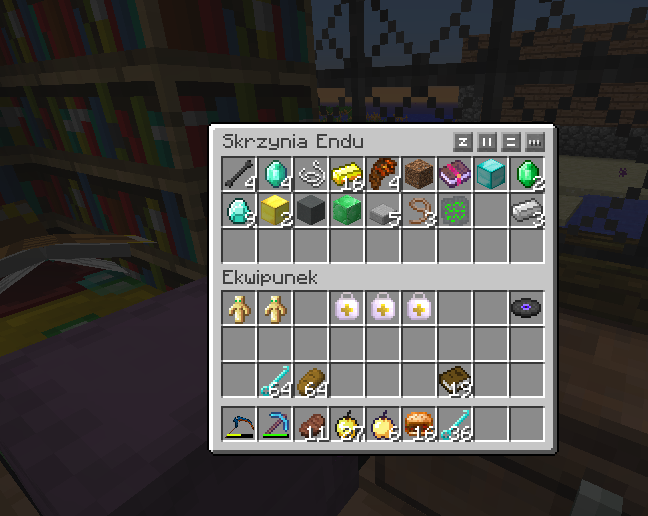Select the diamond block in chest
The image size is (648, 516).
(491, 174)
